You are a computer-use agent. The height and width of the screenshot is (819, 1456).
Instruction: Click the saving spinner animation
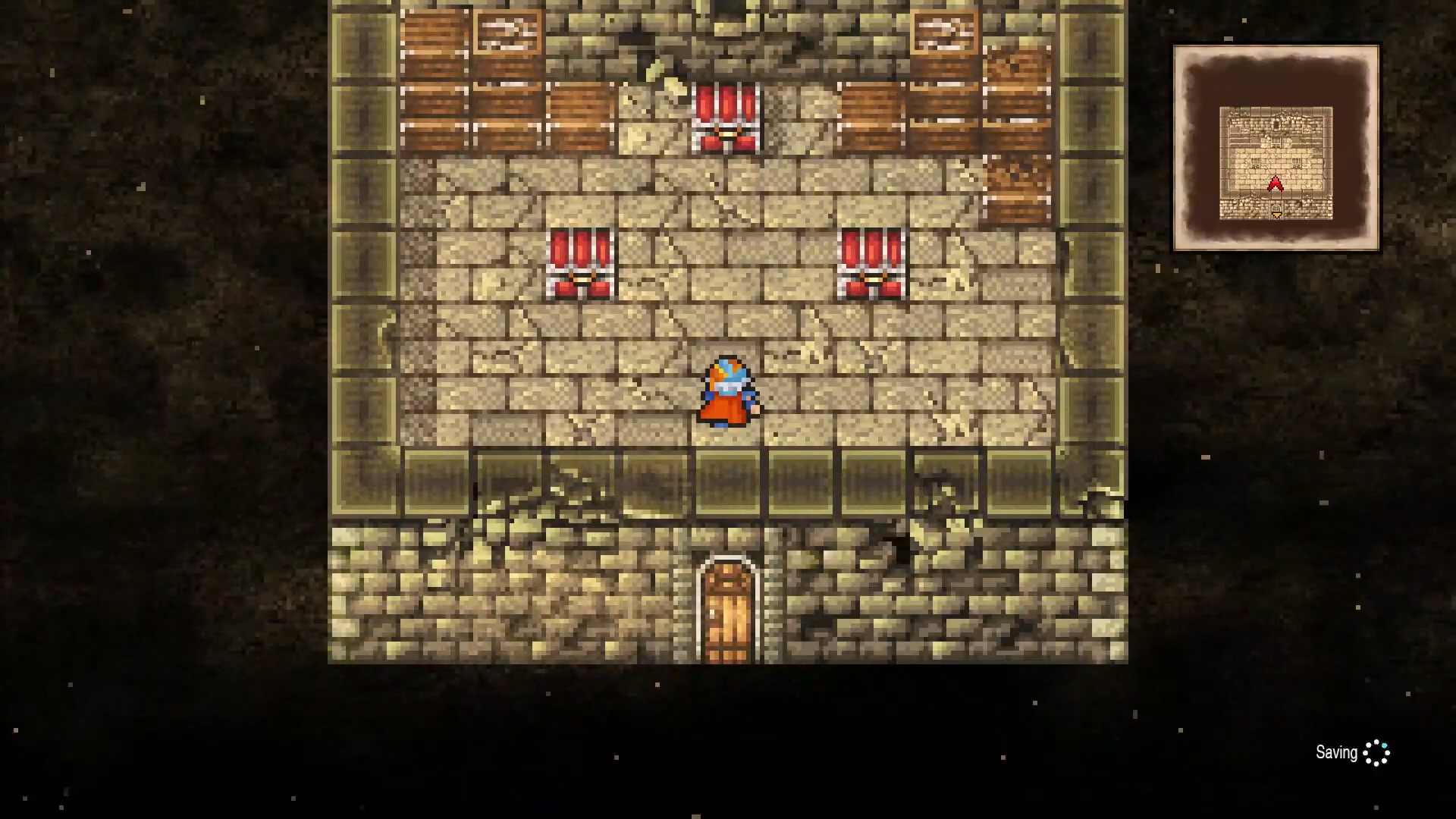click(x=1376, y=752)
